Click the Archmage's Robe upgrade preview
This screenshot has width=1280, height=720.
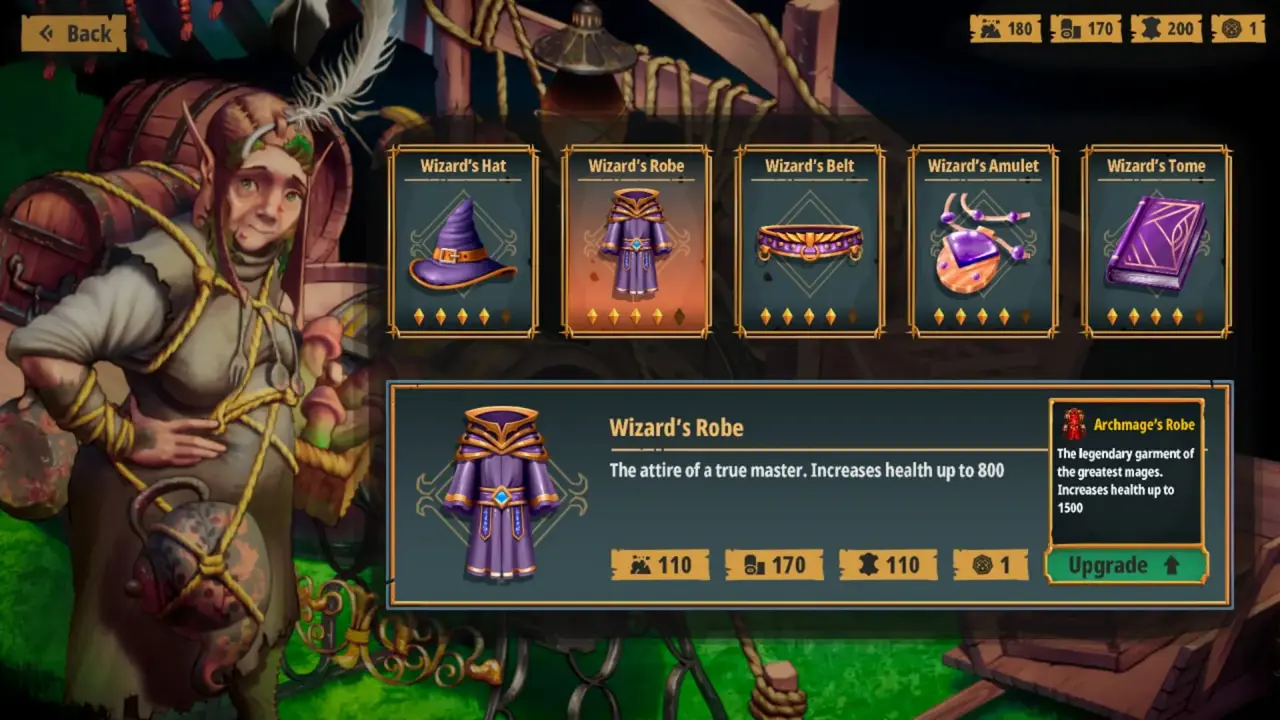tap(1126, 472)
